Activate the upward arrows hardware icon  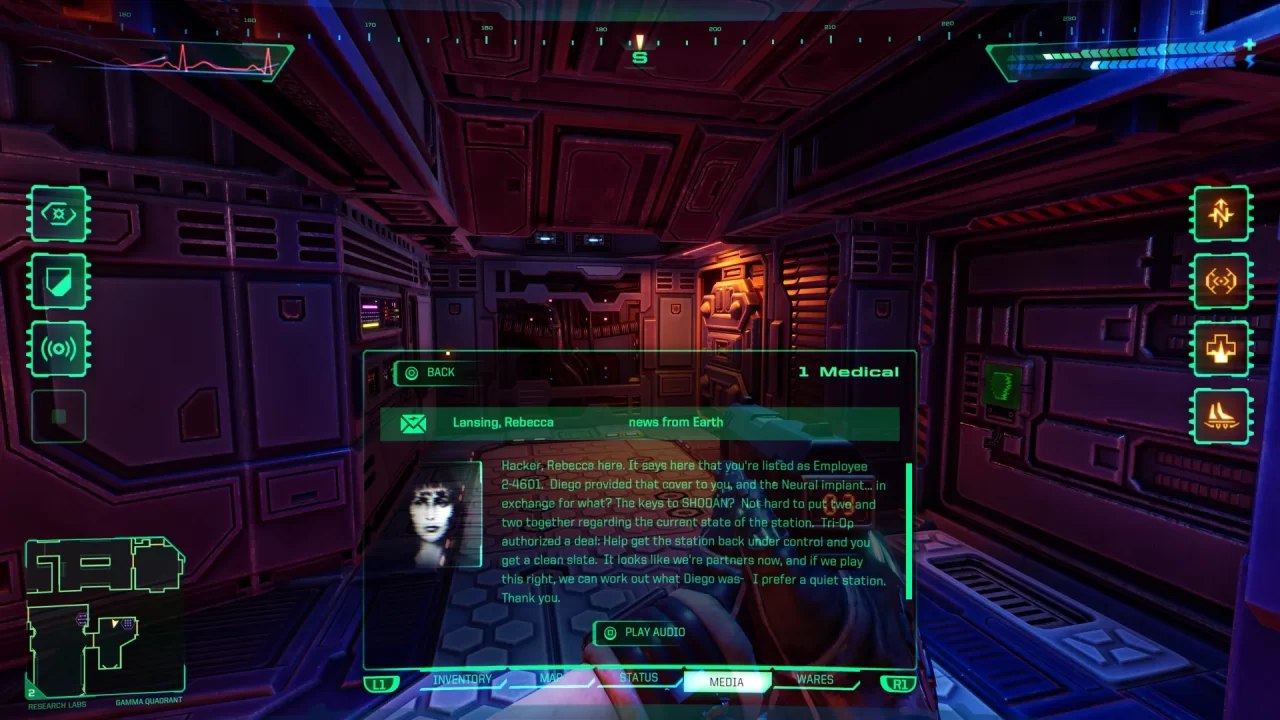pos(1221,213)
